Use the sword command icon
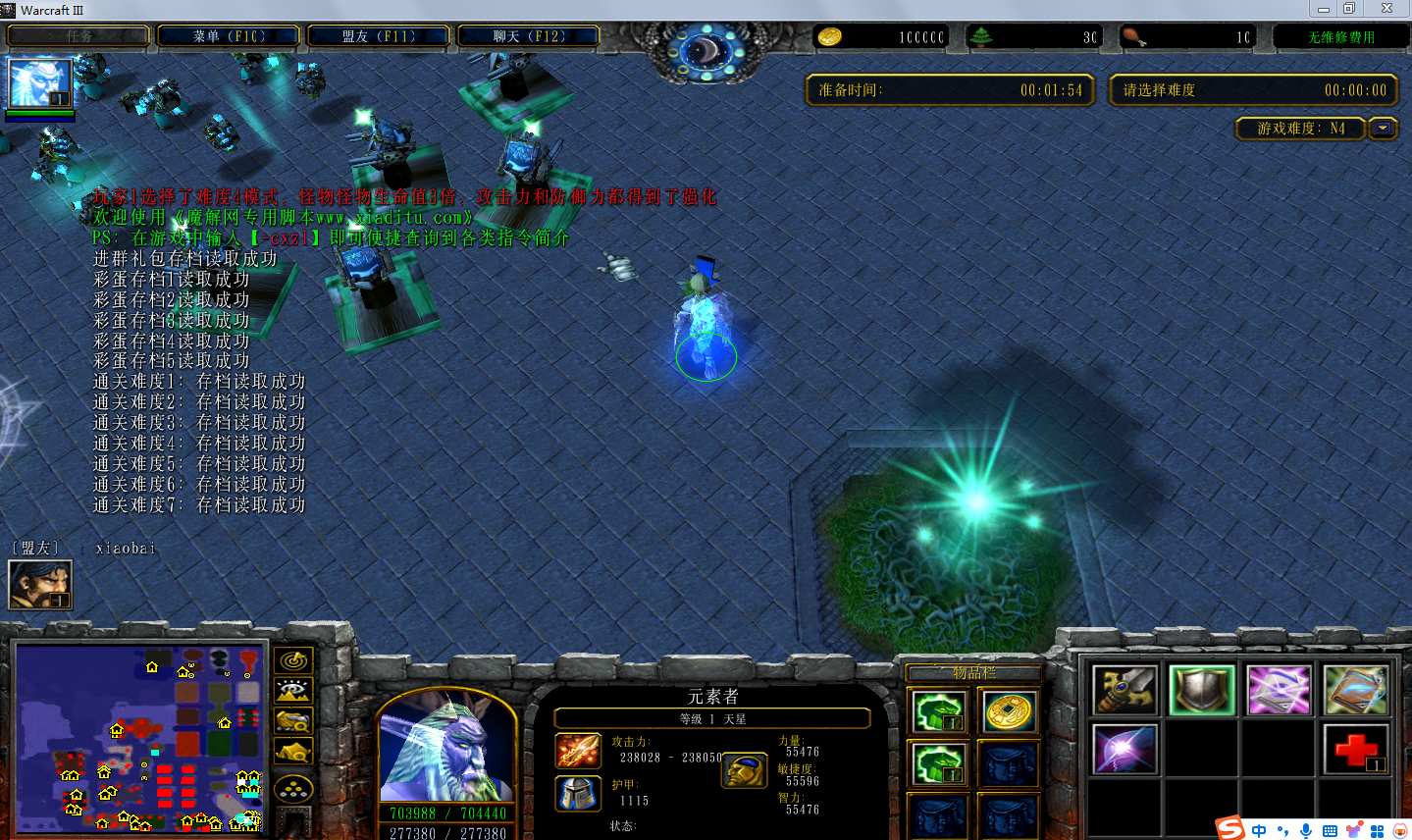The image size is (1412, 840). point(1124,690)
